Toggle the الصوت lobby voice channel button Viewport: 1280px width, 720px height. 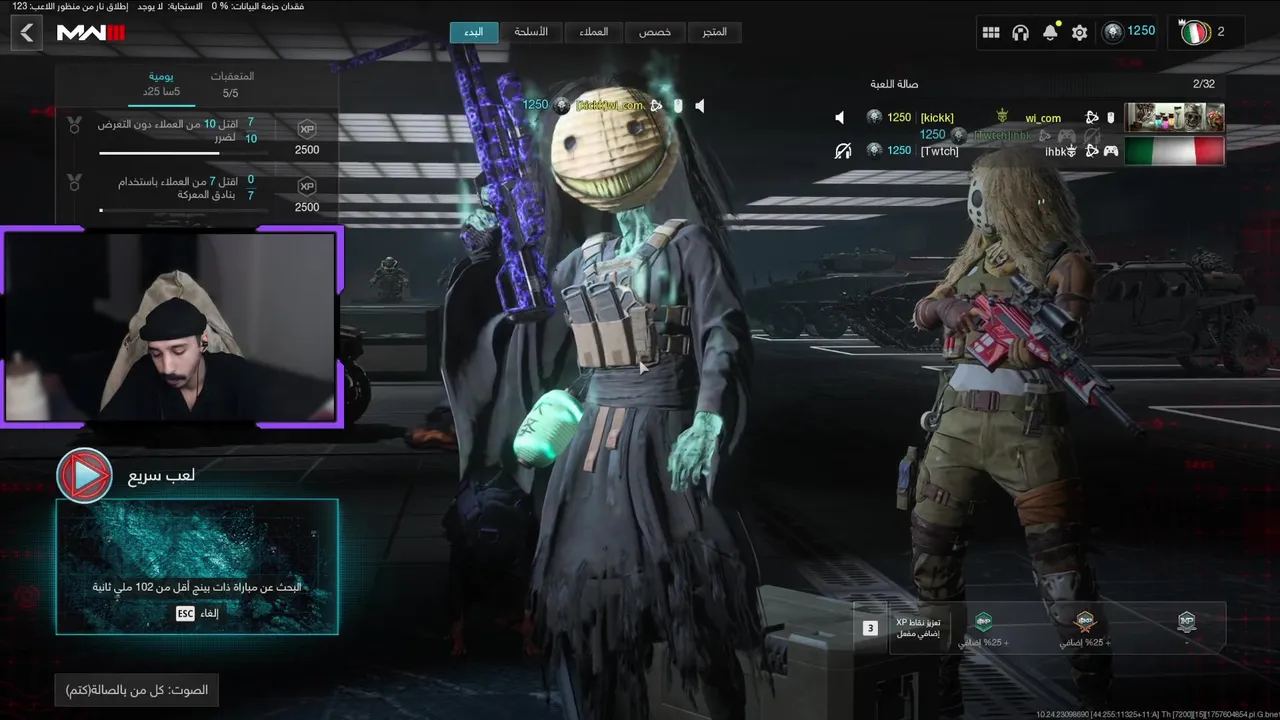click(137, 690)
